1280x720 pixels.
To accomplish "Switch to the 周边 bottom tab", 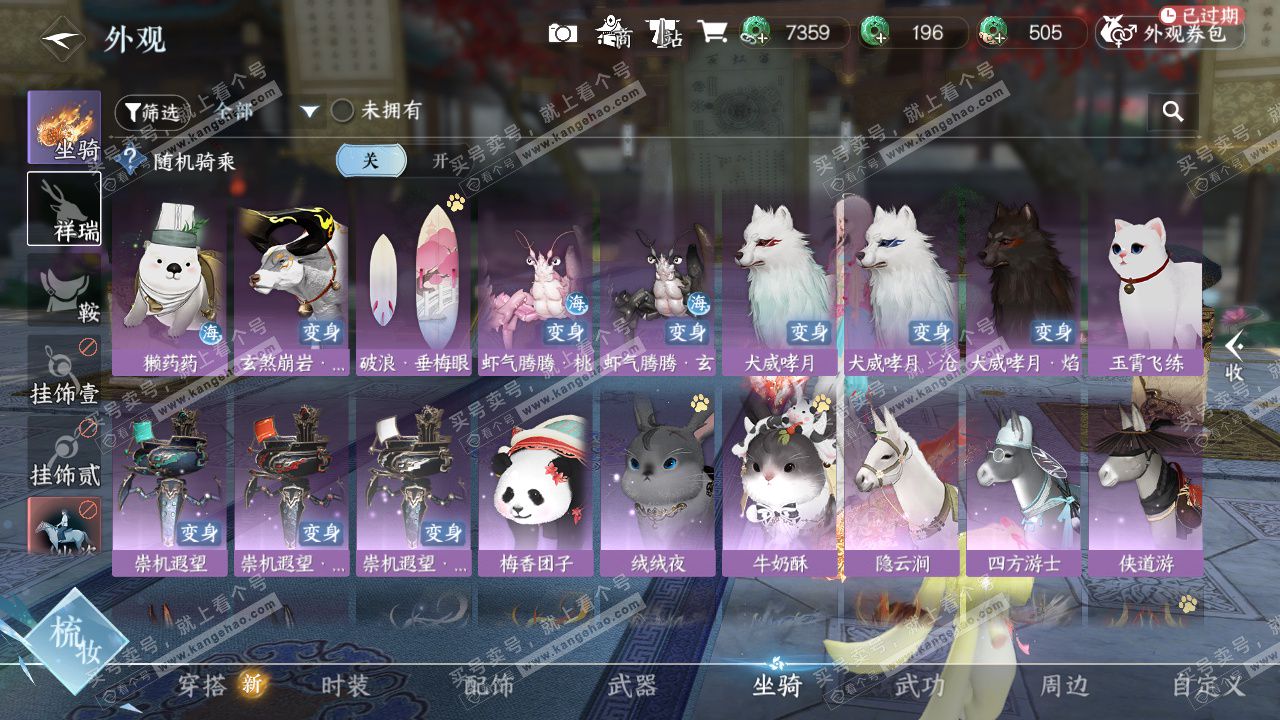I will pos(1064,686).
